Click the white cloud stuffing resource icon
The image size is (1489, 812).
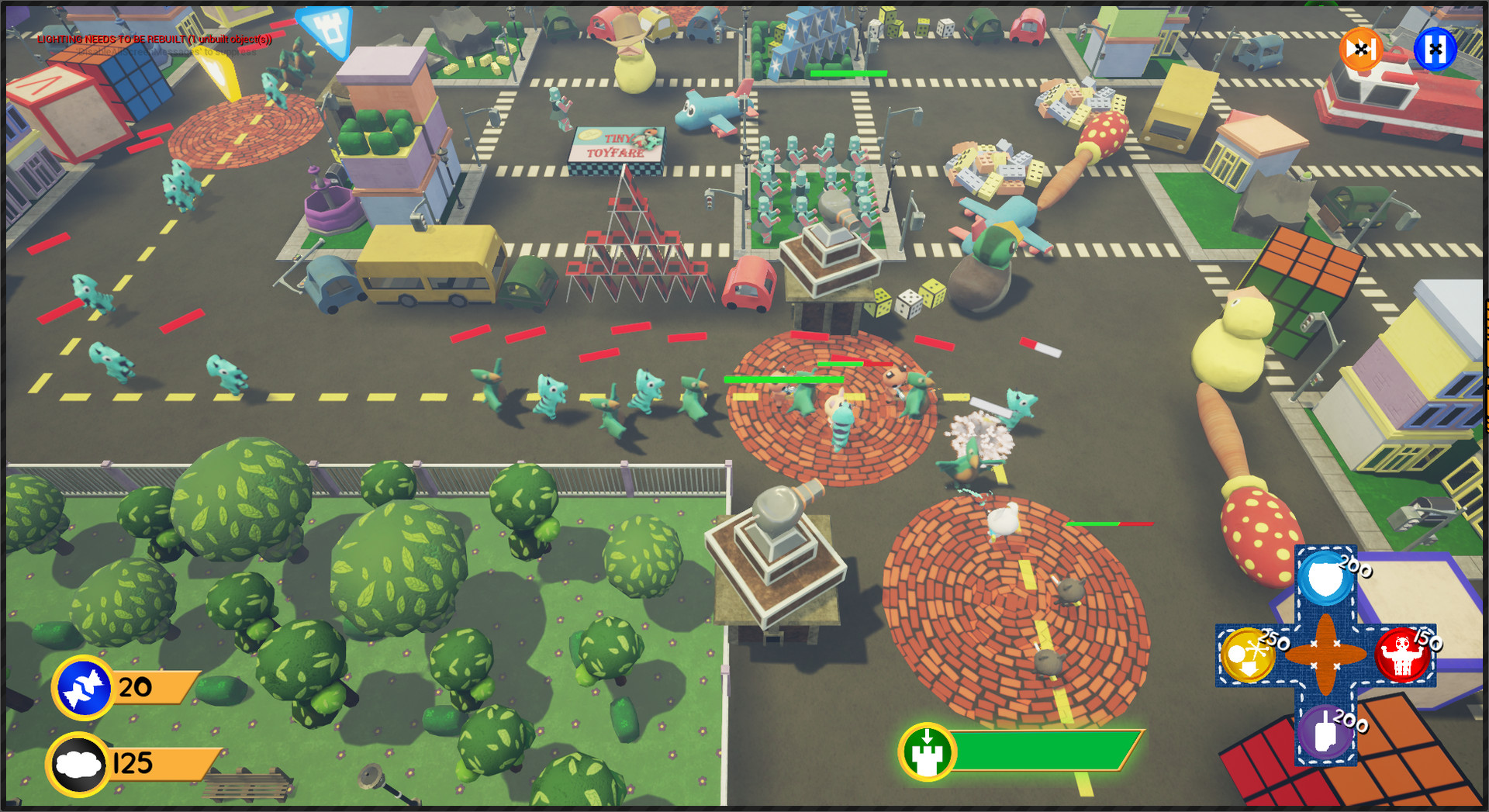(78, 763)
